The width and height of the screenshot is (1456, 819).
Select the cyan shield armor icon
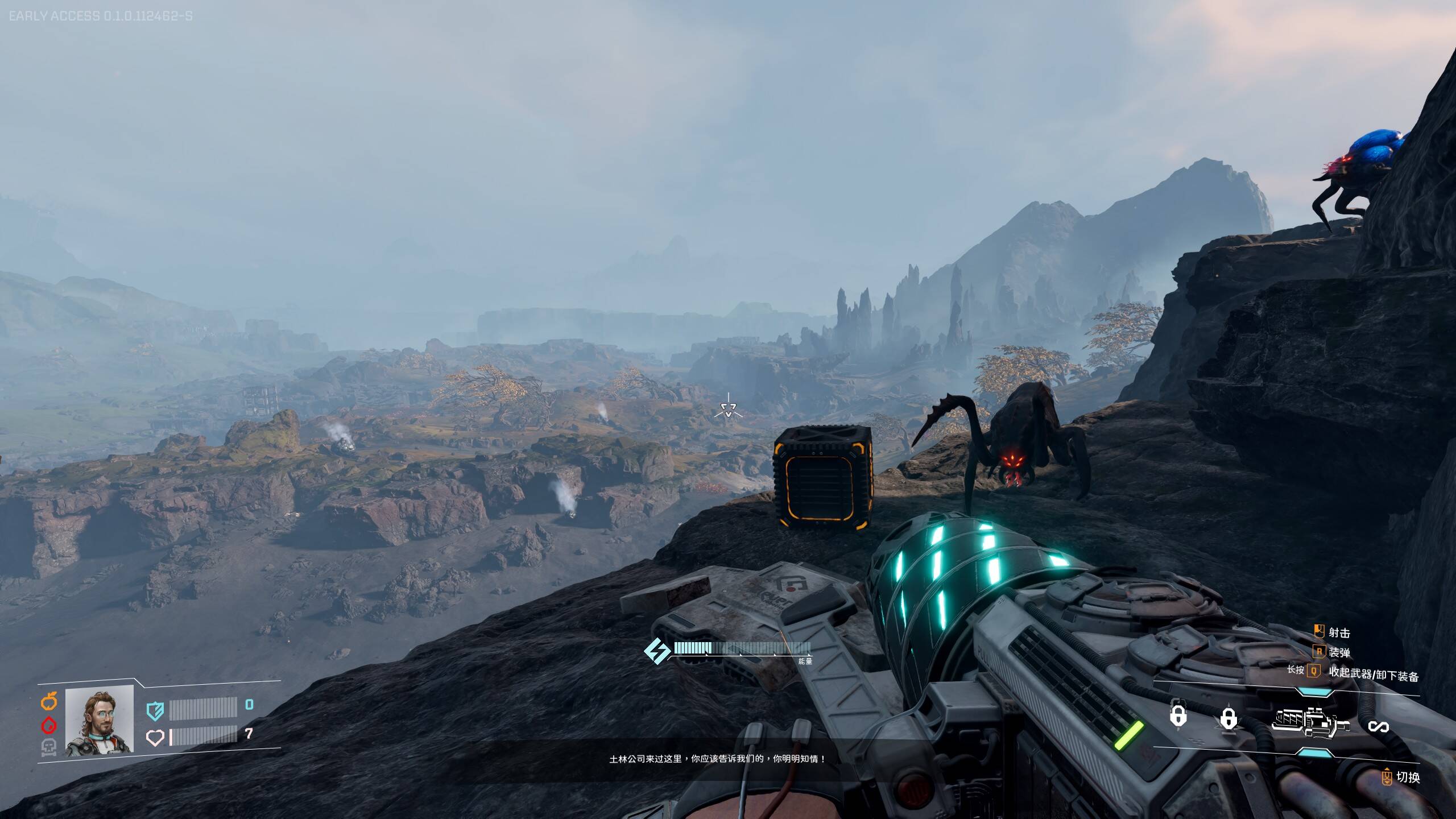155,710
